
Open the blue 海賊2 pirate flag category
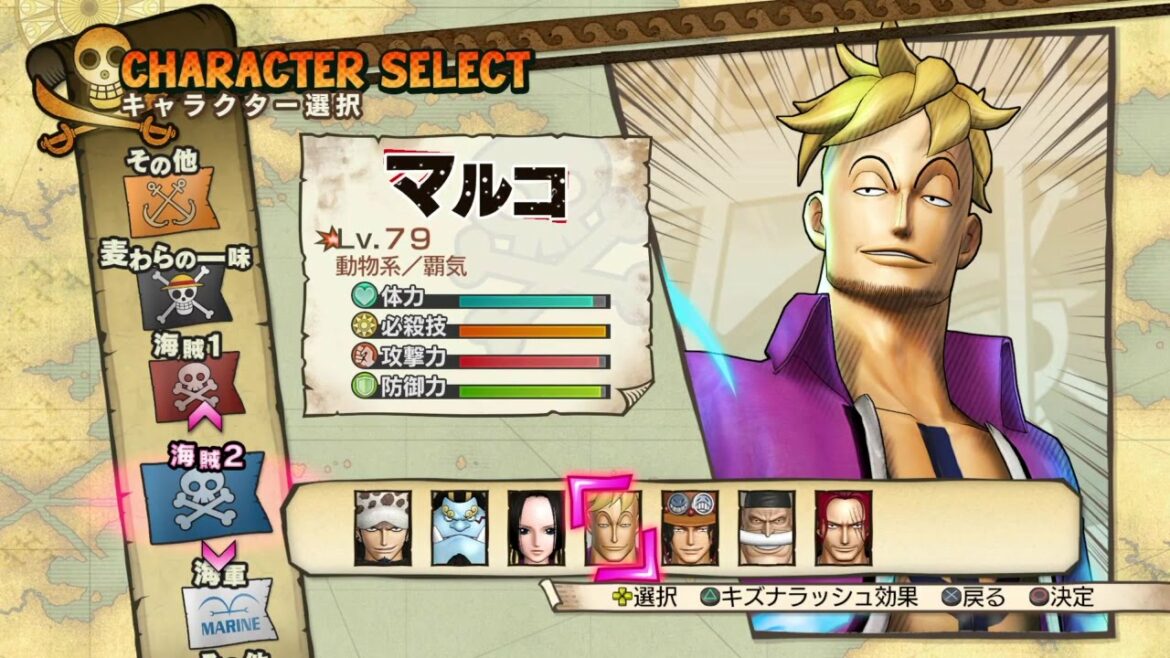[205, 495]
